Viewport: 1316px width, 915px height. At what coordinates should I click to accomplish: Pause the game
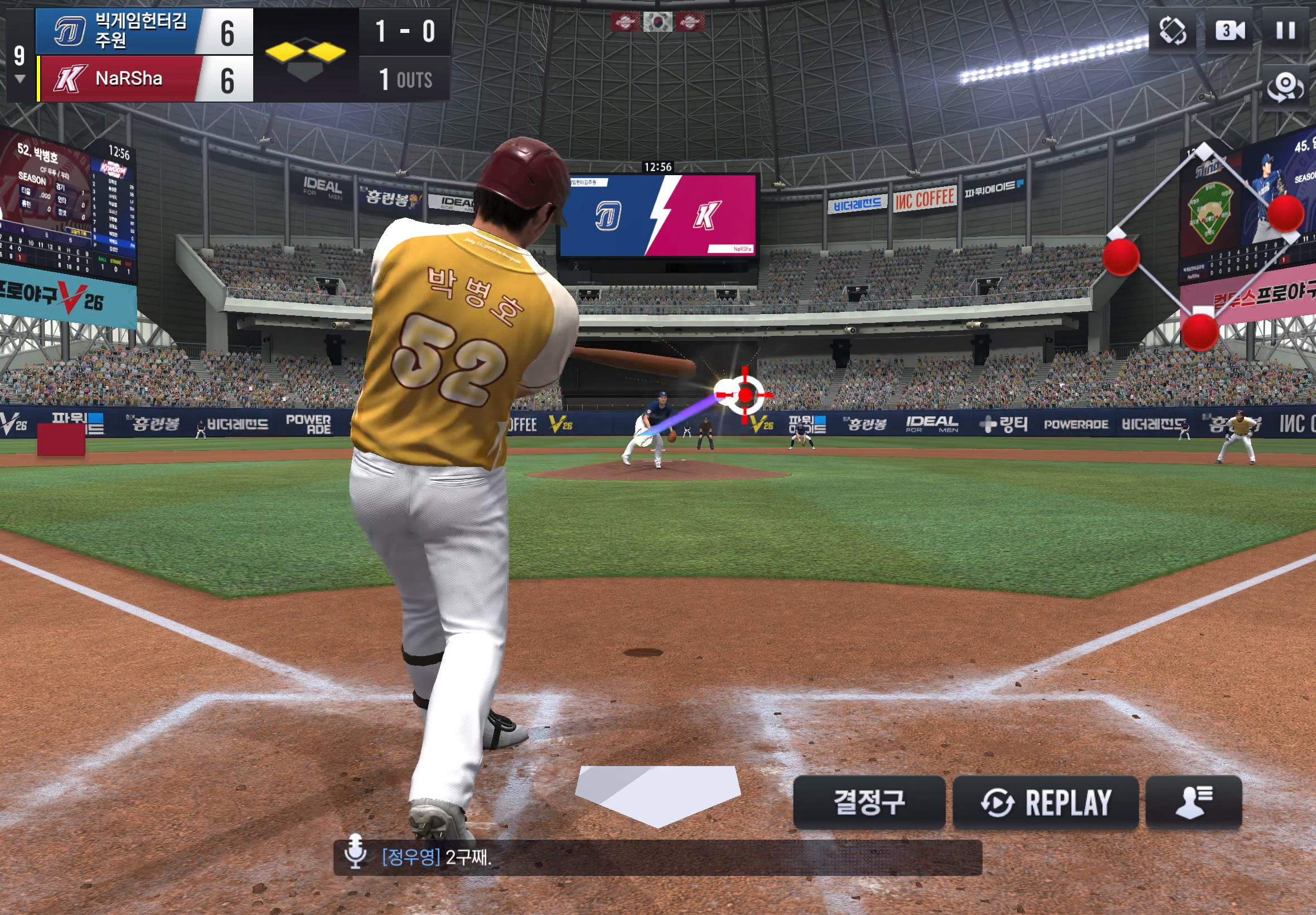pos(1285,30)
